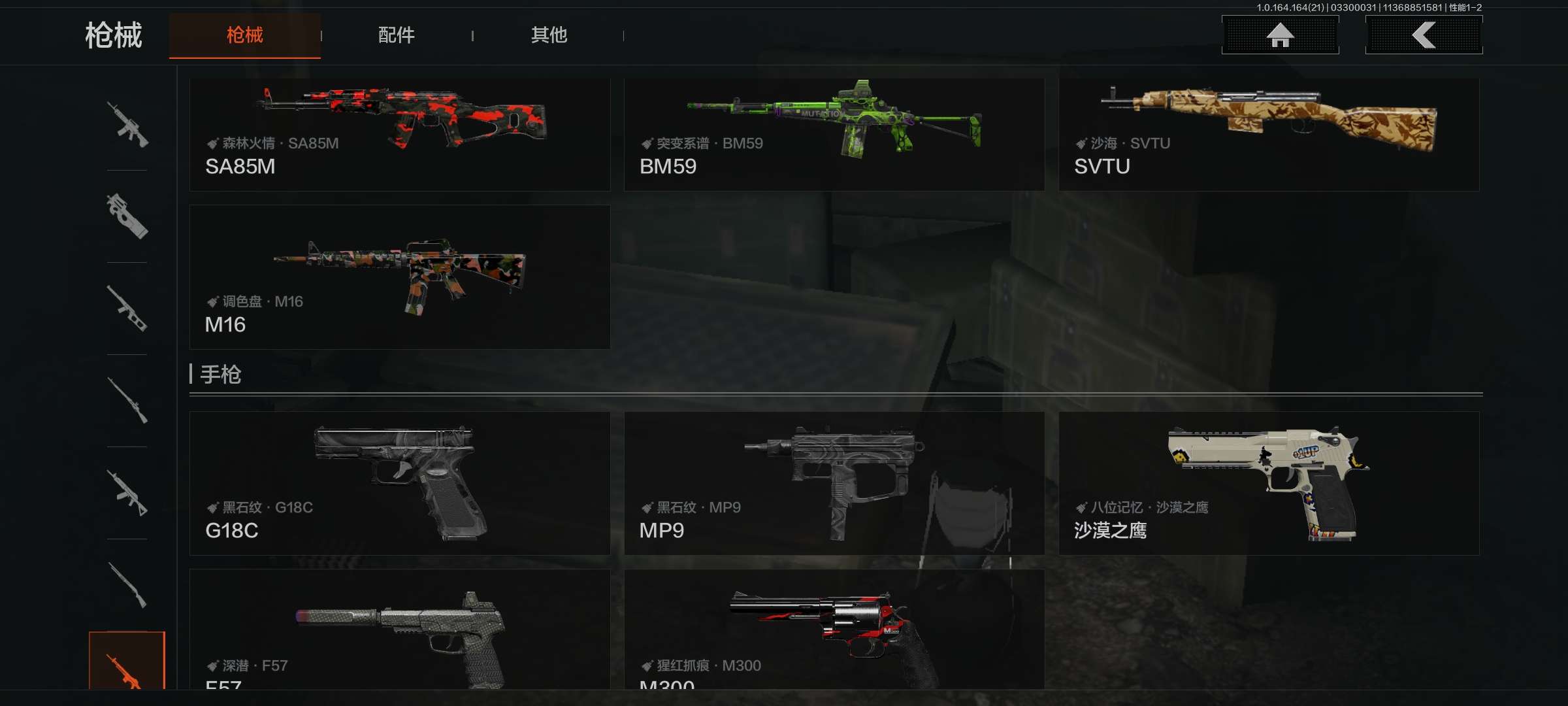Viewport: 1568px width, 706px height.
Task: Select the 沙漠之鹰 pistol card
Action: pyautogui.click(x=1268, y=483)
